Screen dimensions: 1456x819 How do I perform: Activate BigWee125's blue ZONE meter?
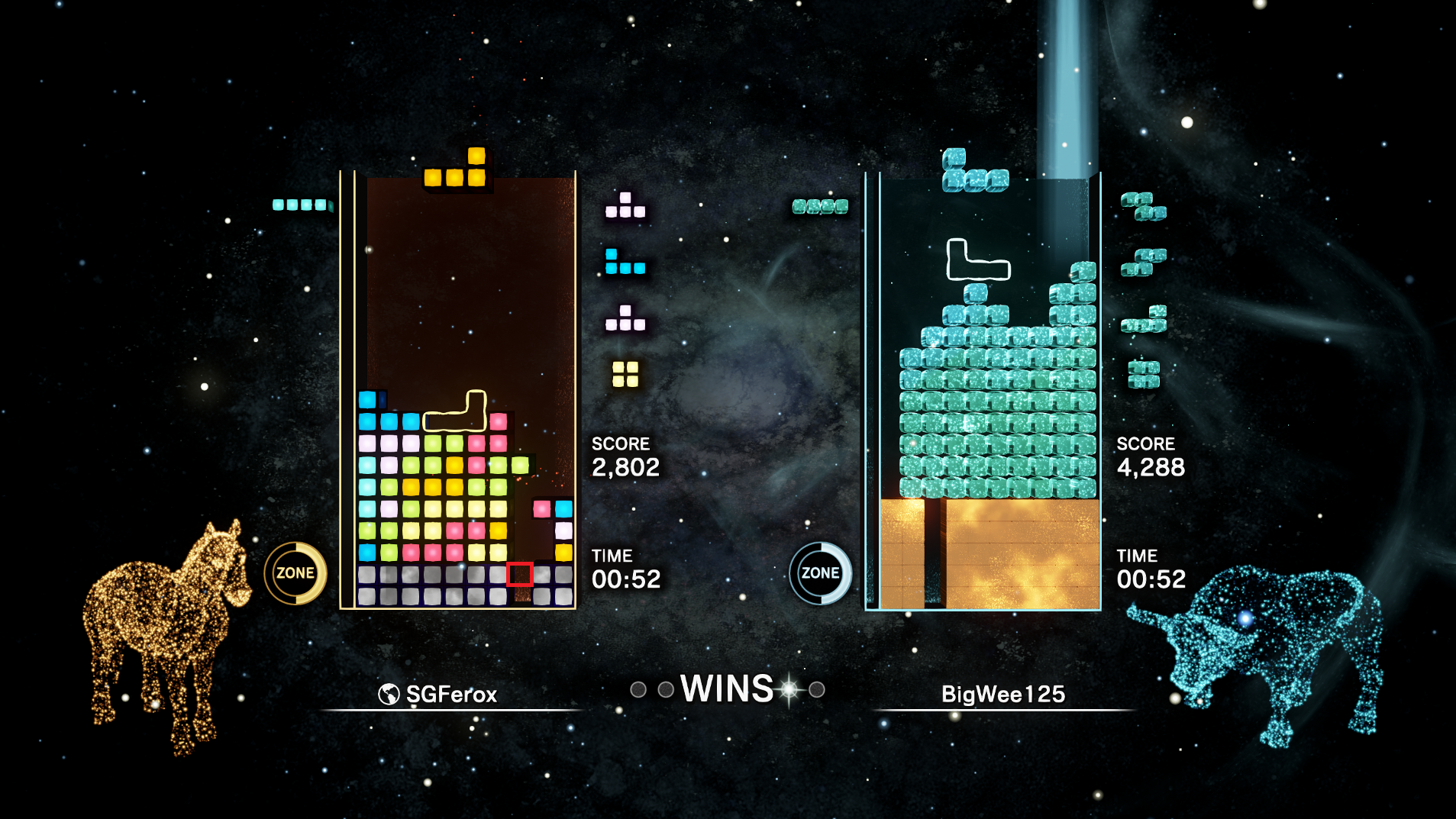click(820, 573)
